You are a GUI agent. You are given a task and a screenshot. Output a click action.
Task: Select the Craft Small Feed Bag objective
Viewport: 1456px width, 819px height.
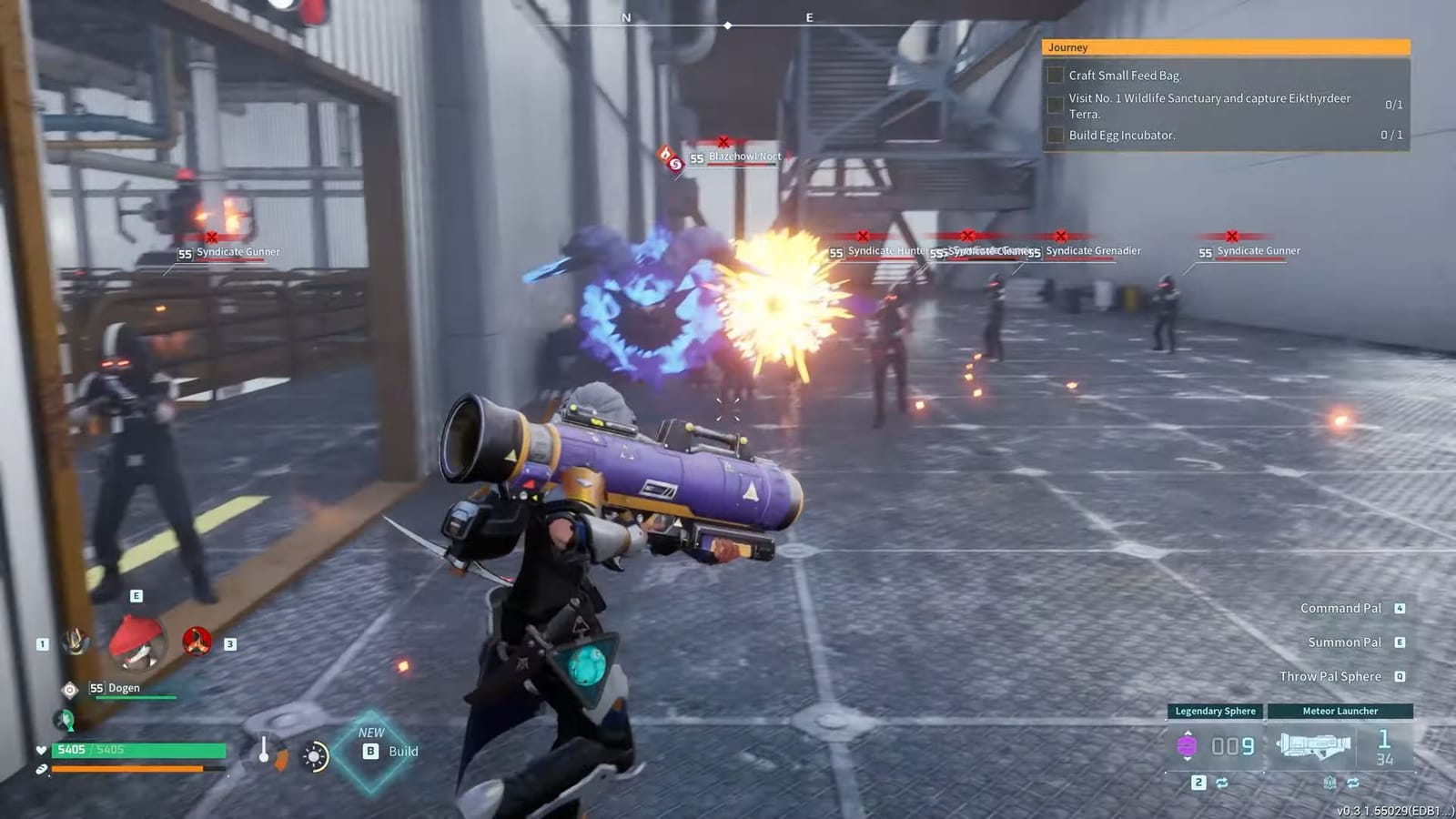[x=1125, y=76]
